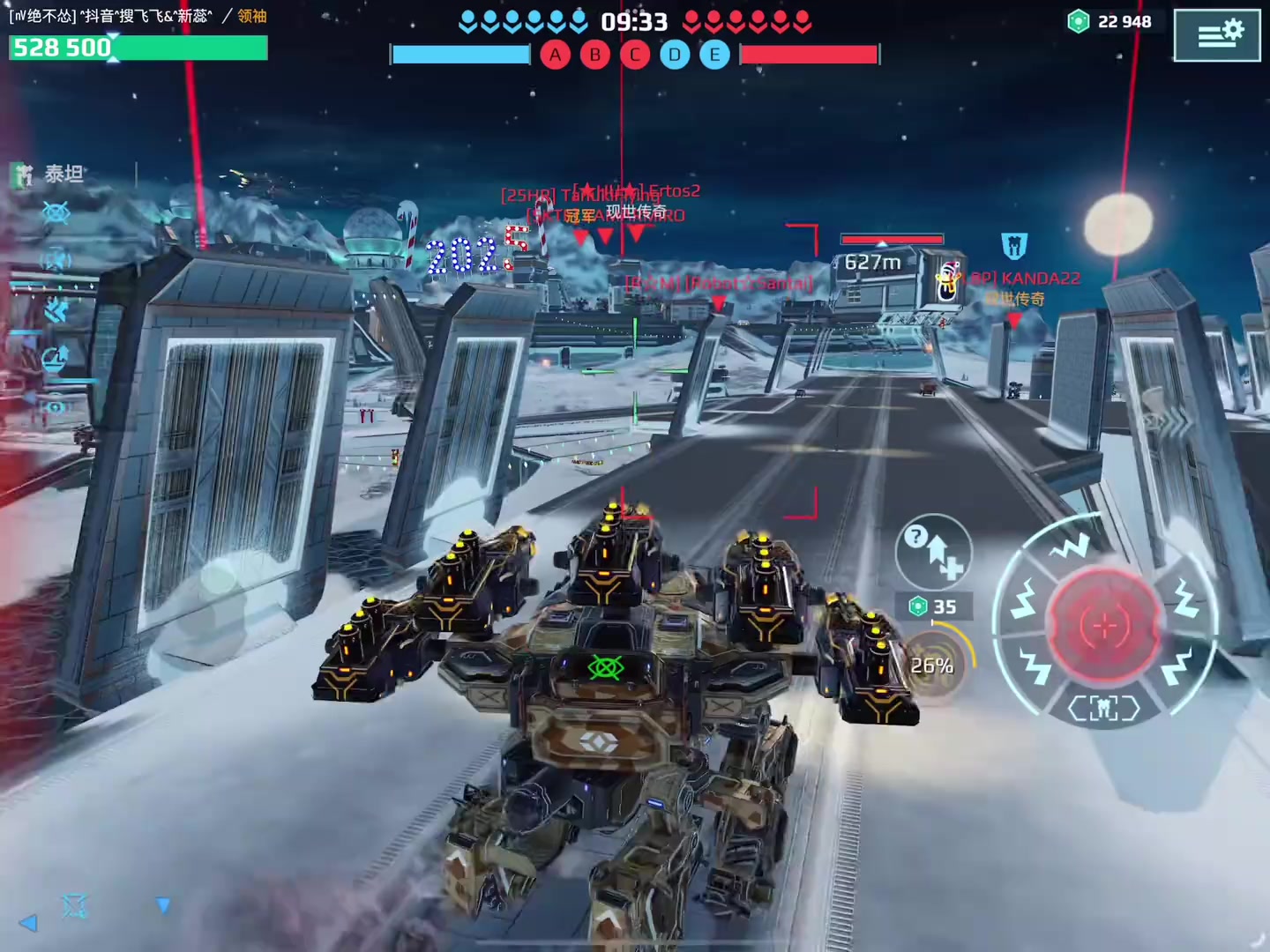Viewport: 1270px width, 952px height.
Task: Trigger the module button showing 26%
Action: tap(933, 666)
